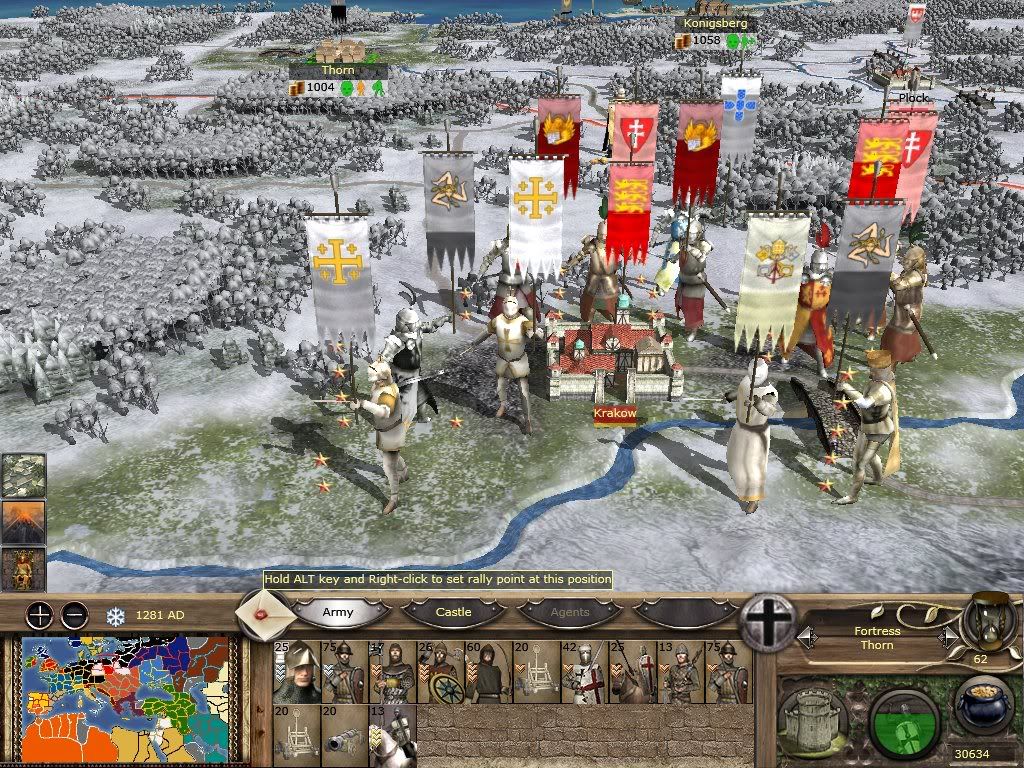Open the Castle tab
This screenshot has height=768, width=1024.
tap(453, 612)
